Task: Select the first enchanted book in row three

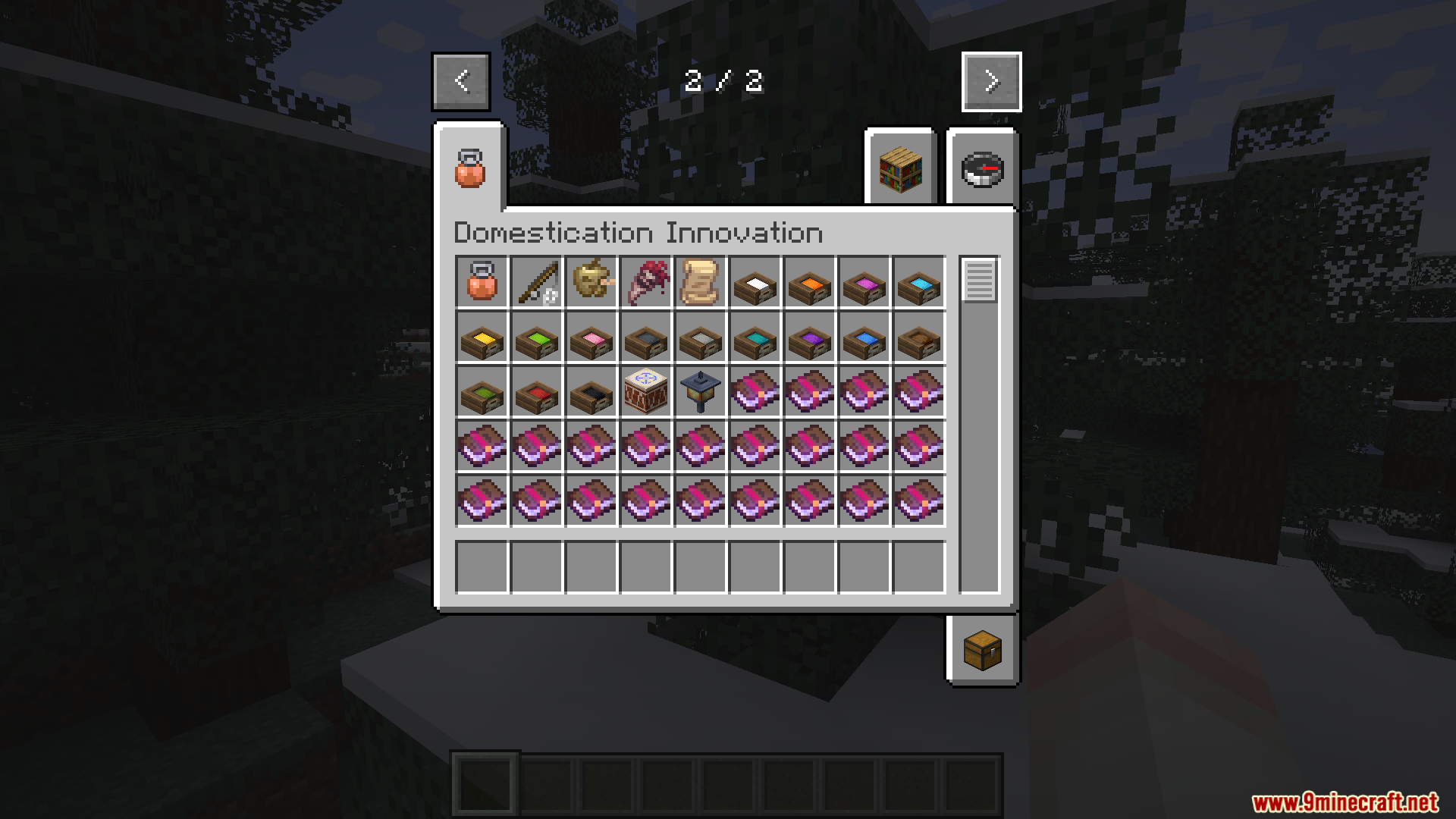Action: (755, 394)
